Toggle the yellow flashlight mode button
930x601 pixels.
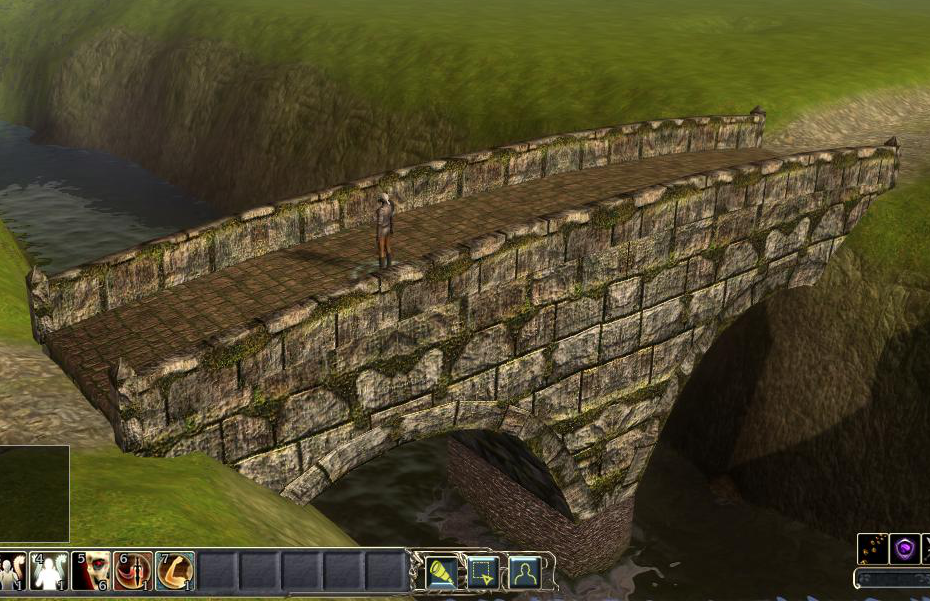point(442,572)
